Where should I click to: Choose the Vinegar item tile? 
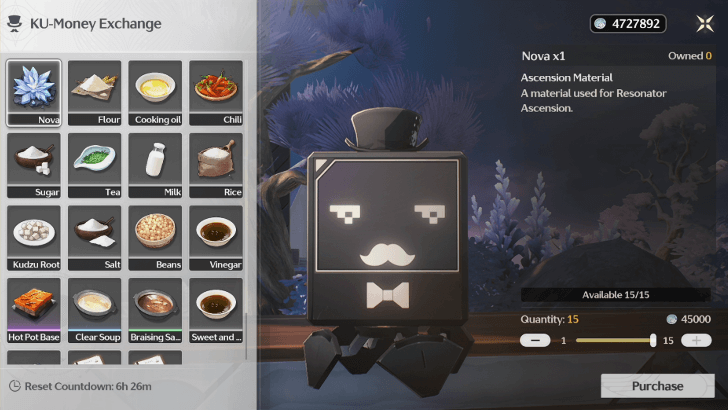pyautogui.click(x=215, y=238)
